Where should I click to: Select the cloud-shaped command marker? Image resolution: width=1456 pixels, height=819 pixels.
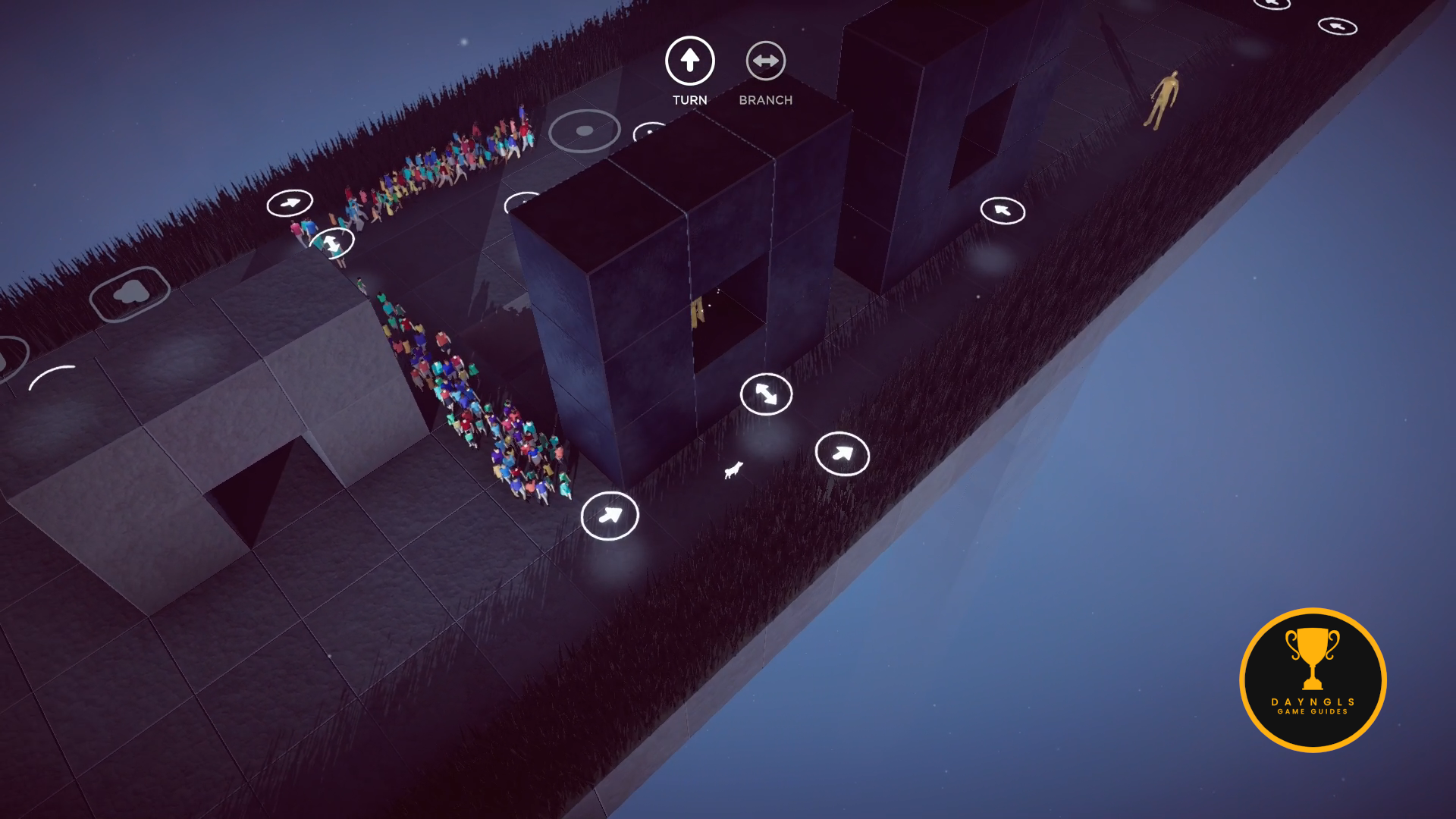click(130, 293)
